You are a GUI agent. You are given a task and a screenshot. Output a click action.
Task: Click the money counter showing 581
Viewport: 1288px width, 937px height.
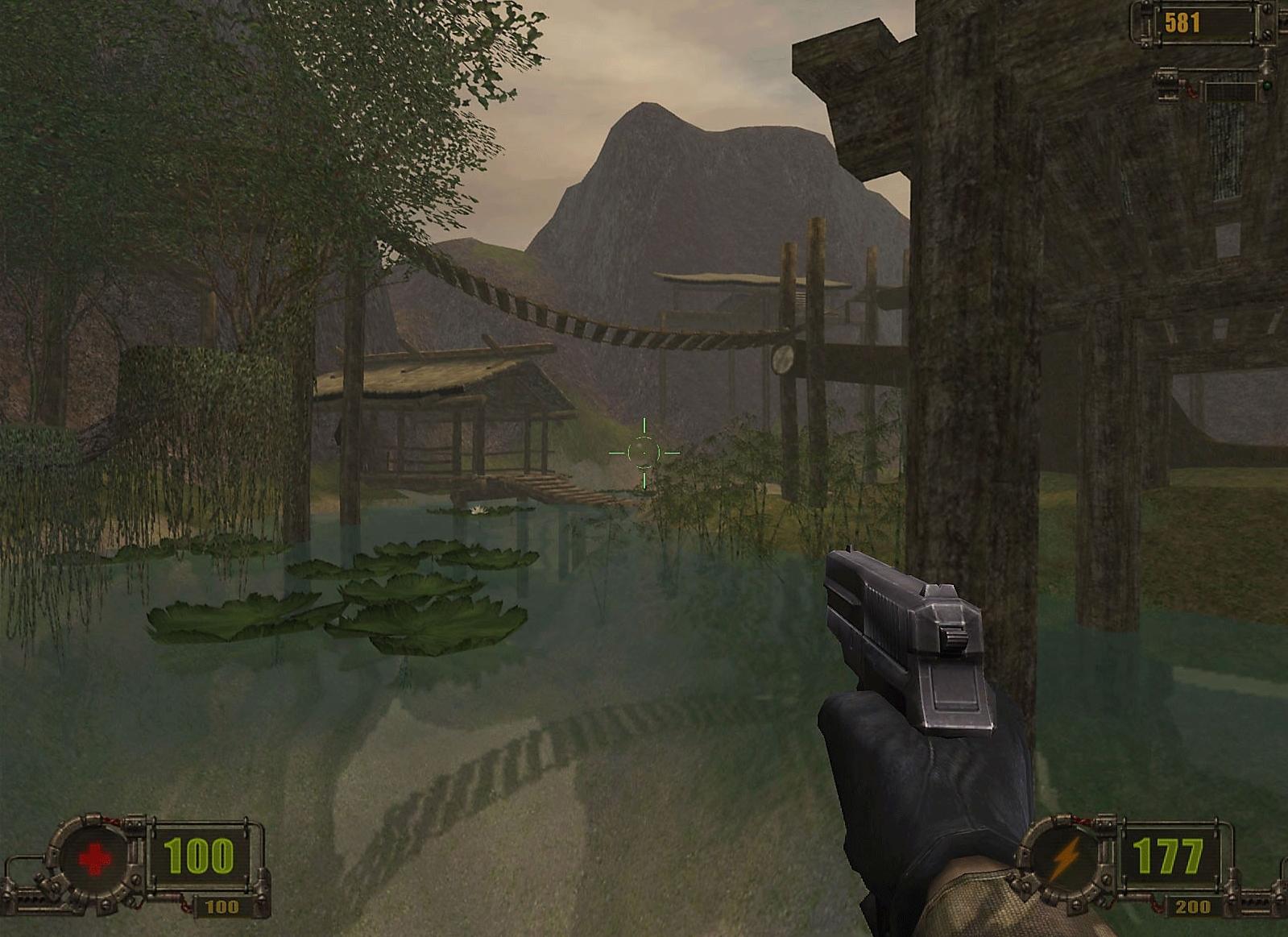click(x=1182, y=22)
